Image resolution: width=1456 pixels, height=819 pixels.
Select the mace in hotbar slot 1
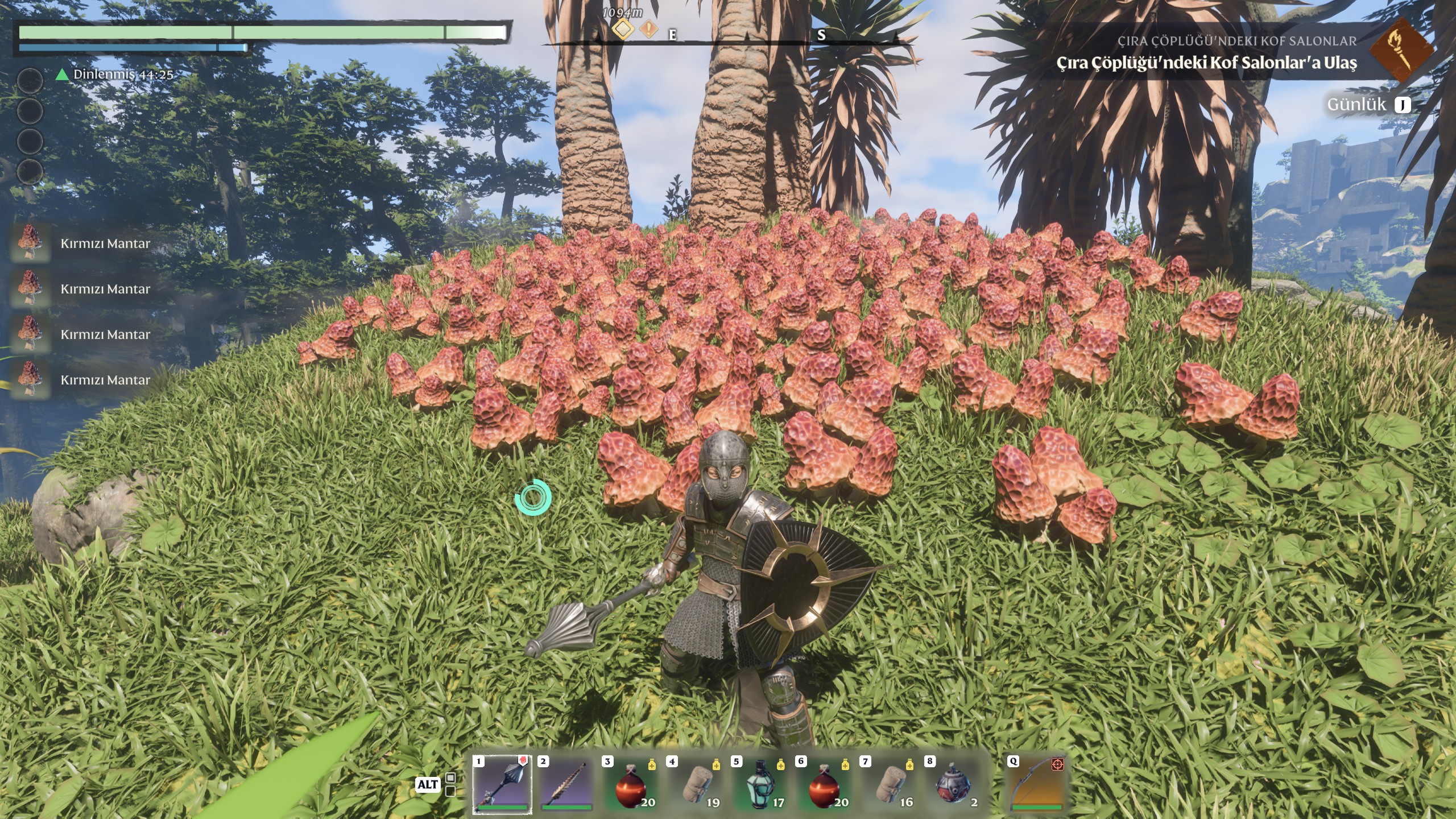pyautogui.click(x=502, y=784)
